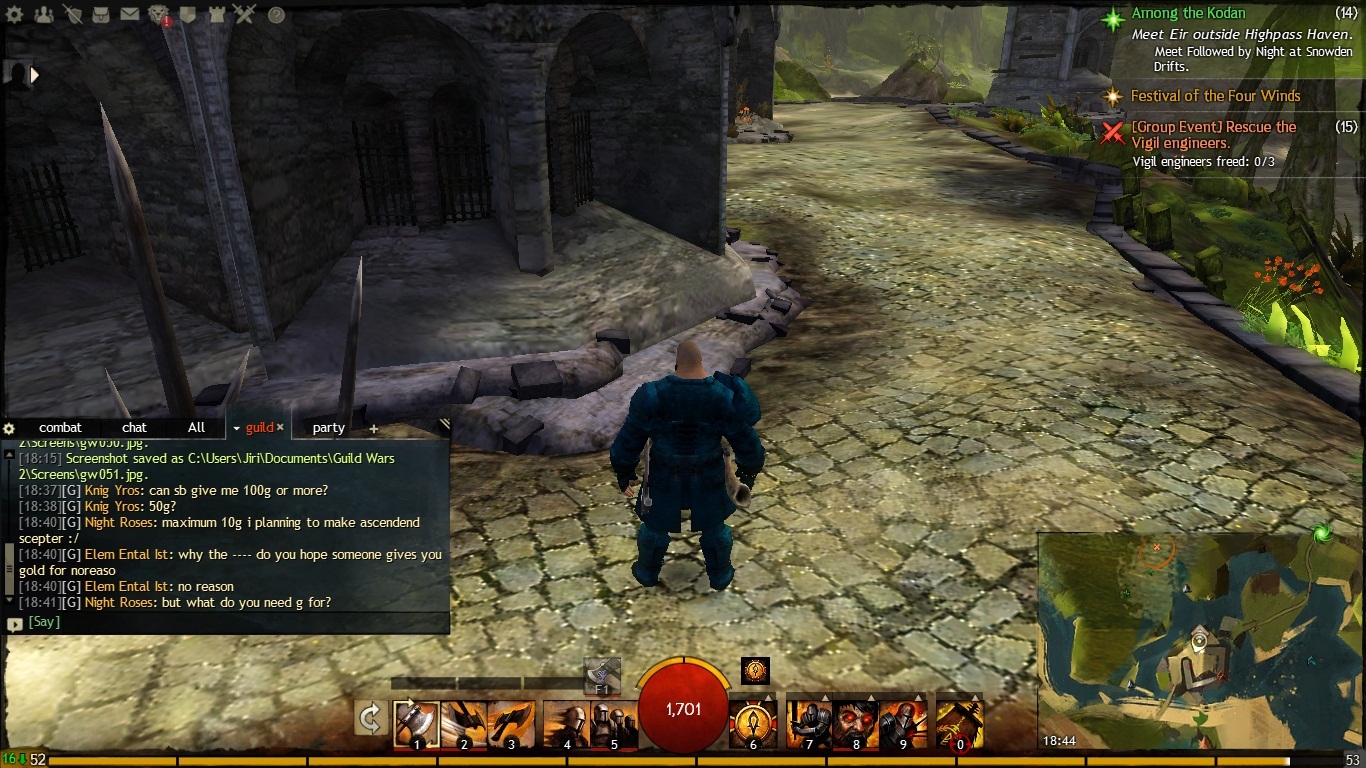Open the mail envelope icon
The height and width of the screenshot is (768, 1366).
[x=130, y=15]
